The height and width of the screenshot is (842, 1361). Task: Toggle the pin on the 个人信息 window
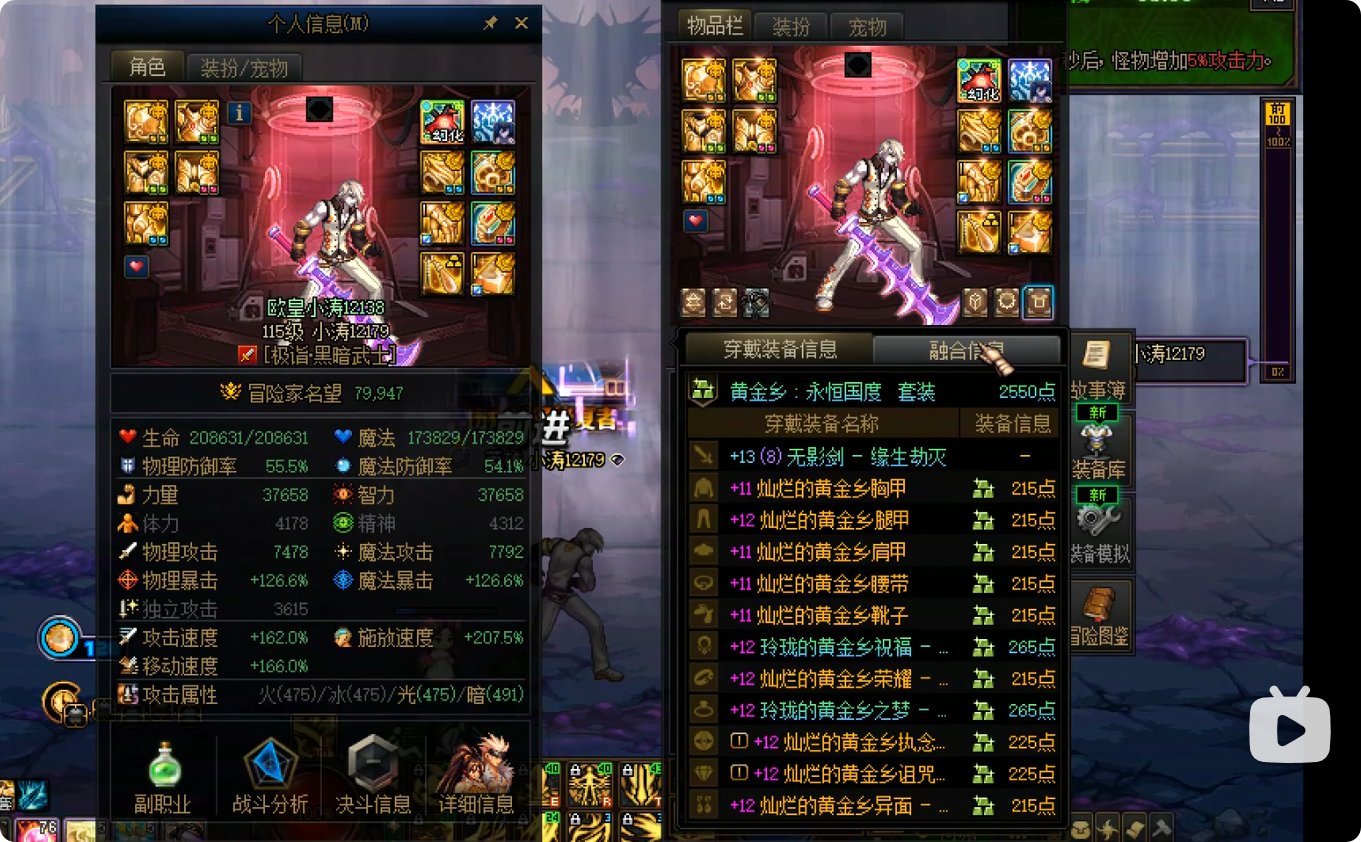coord(490,23)
